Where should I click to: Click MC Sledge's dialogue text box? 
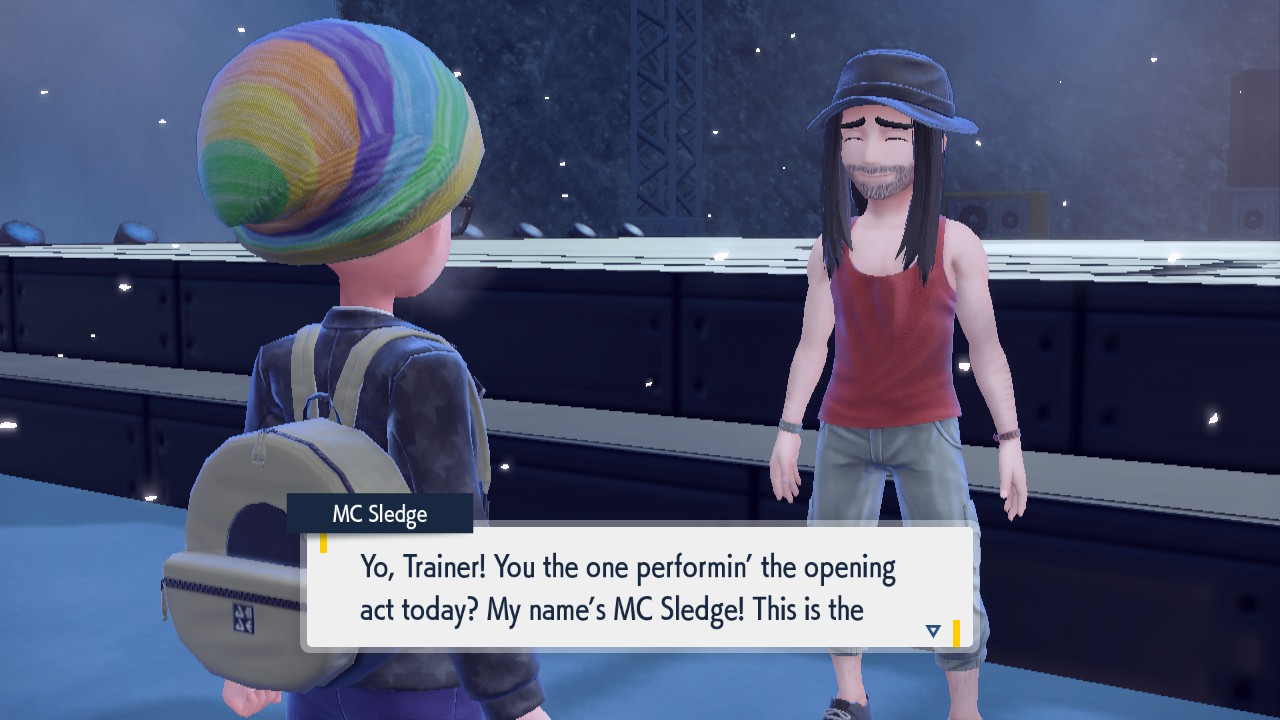coord(640,588)
